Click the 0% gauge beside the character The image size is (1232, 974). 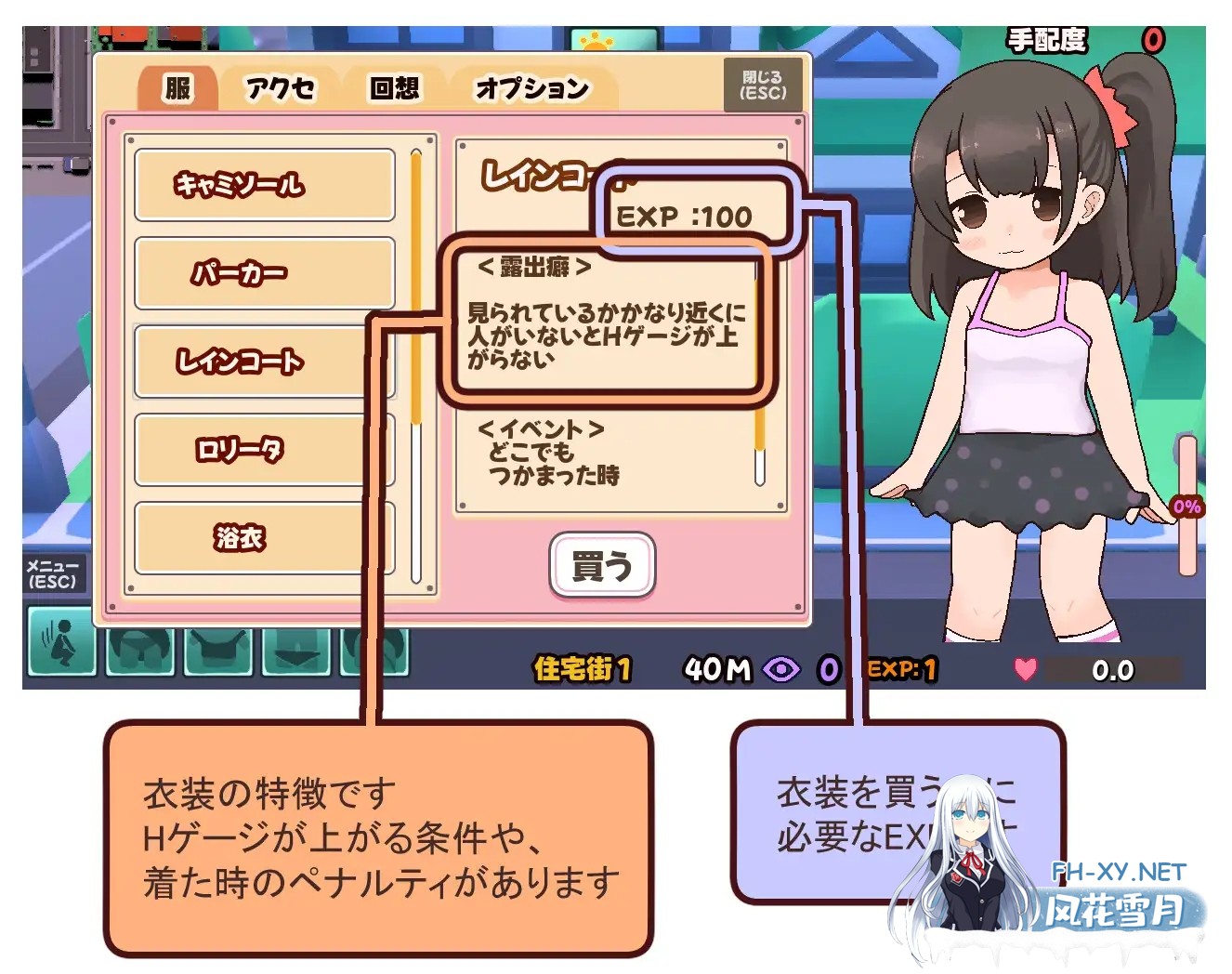[x=1186, y=507]
